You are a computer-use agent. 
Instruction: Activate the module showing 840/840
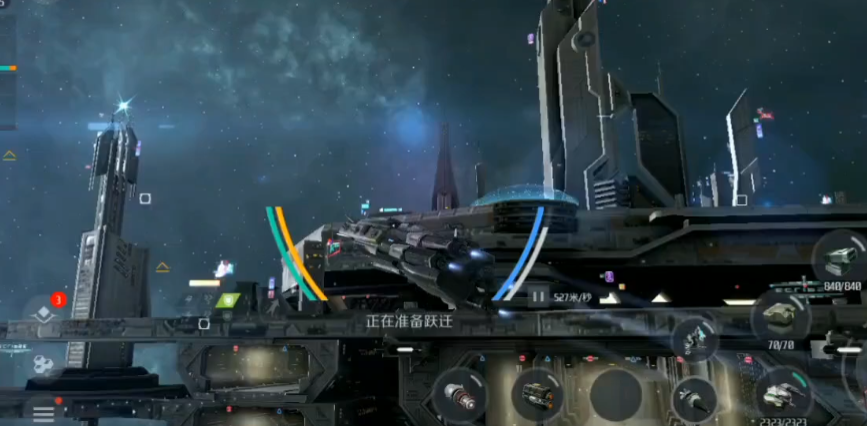point(839,257)
